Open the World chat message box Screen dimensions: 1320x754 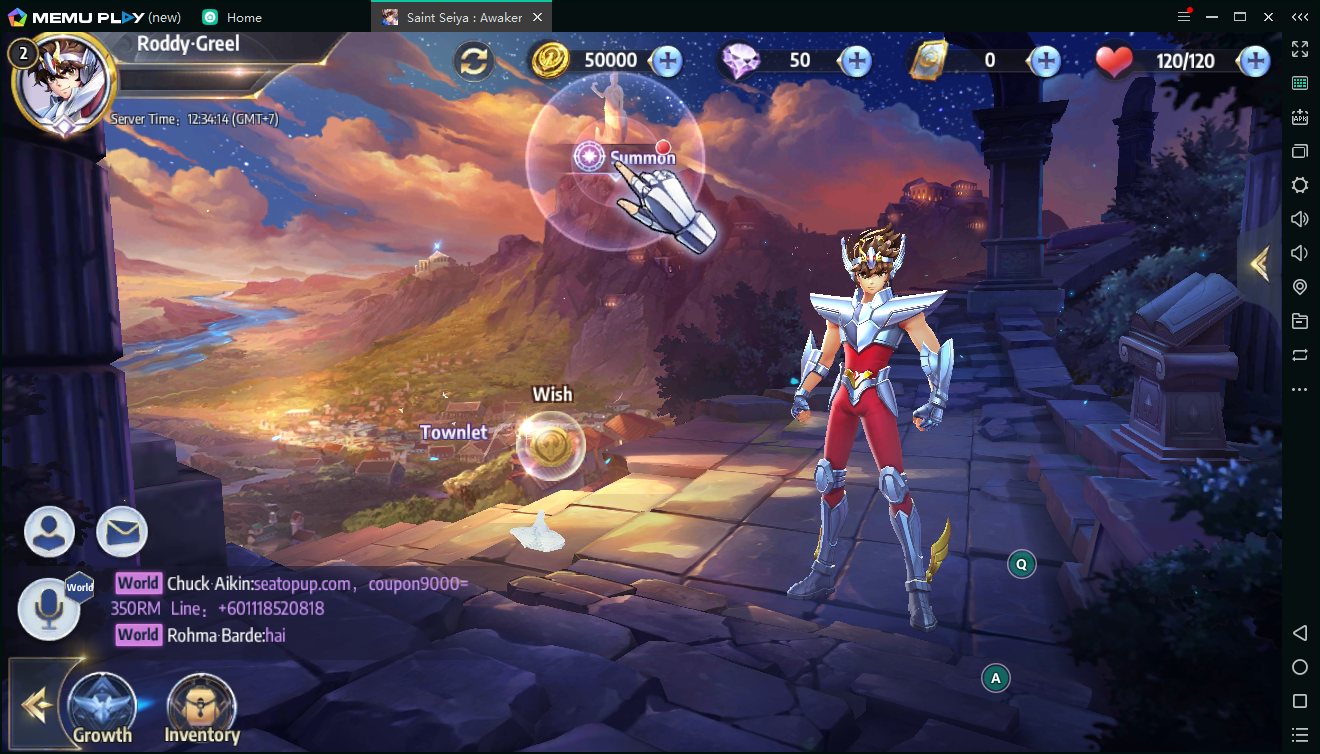(290, 608)
